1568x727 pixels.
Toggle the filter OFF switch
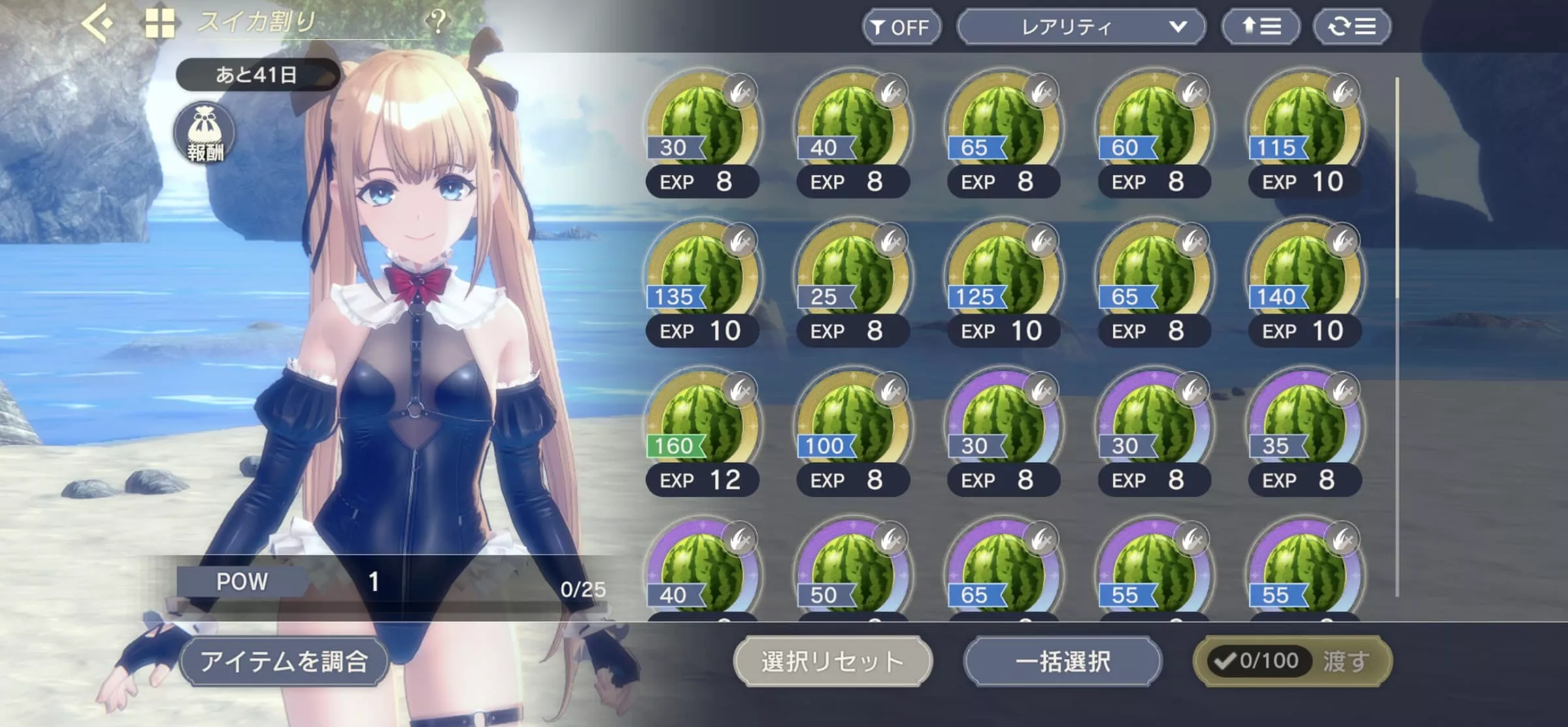click(x=901, y=27)
